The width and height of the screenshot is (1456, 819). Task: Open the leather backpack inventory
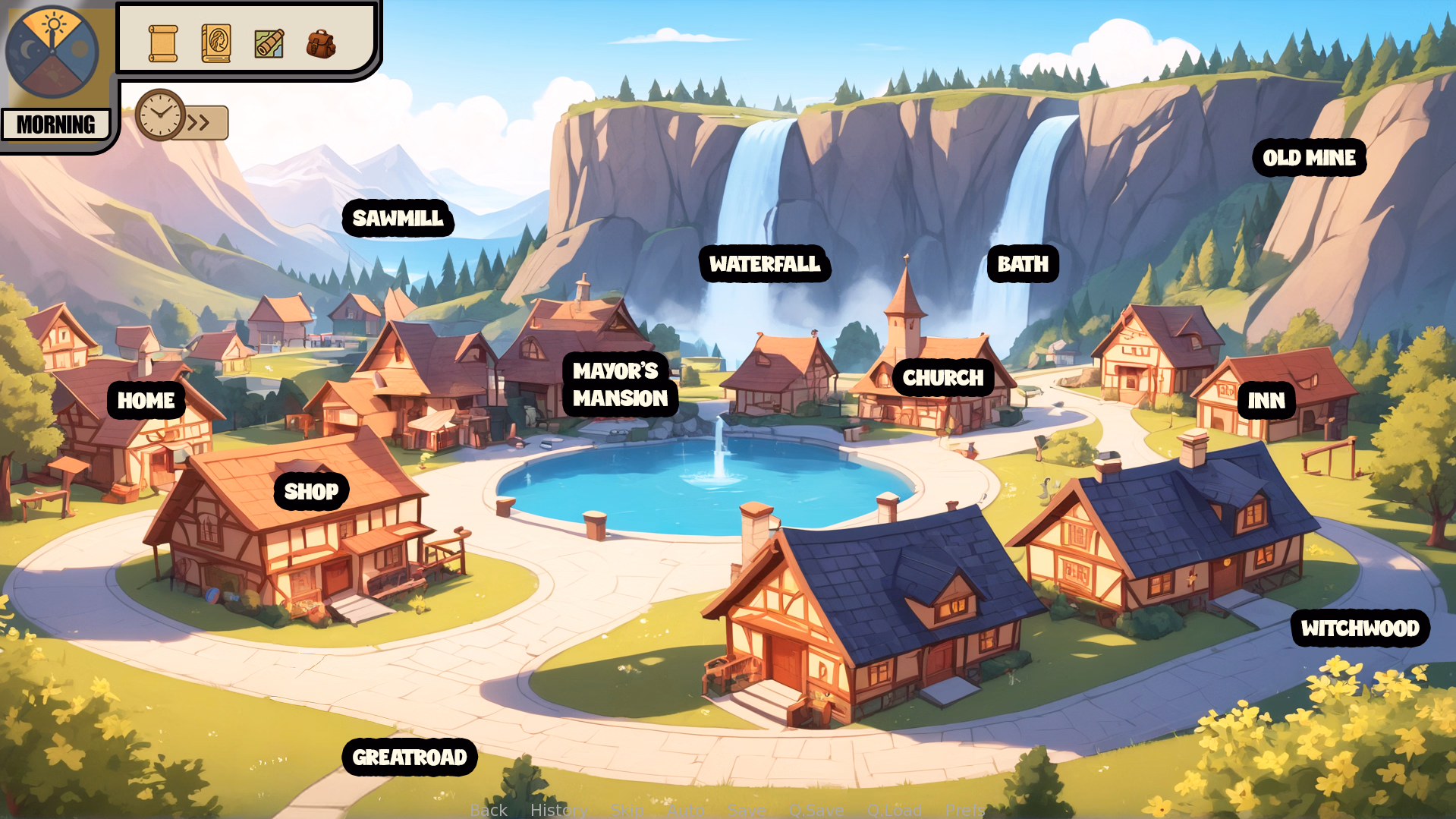321,44
